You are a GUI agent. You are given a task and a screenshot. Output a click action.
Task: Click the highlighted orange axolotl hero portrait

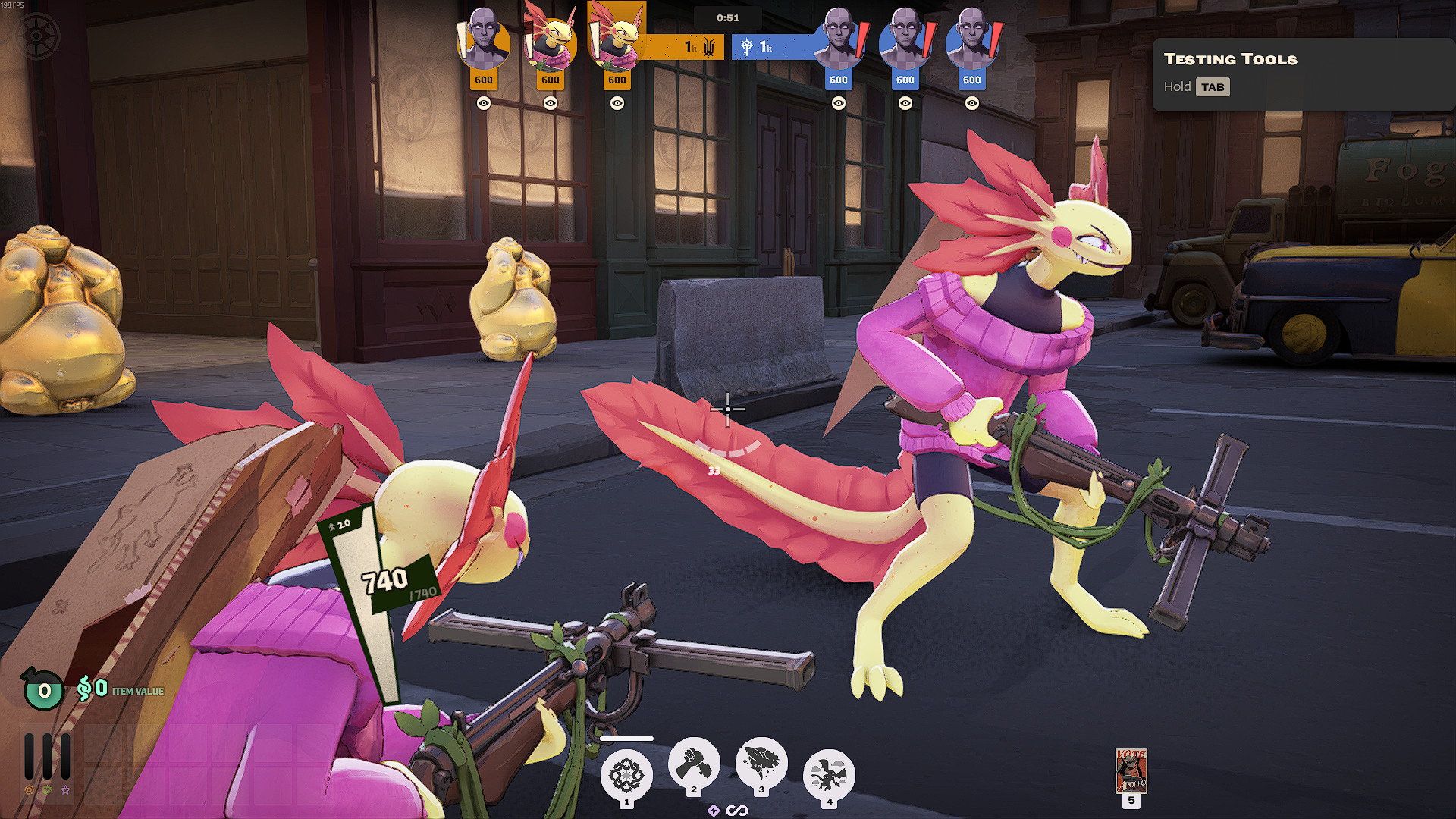tap(617, 36)
